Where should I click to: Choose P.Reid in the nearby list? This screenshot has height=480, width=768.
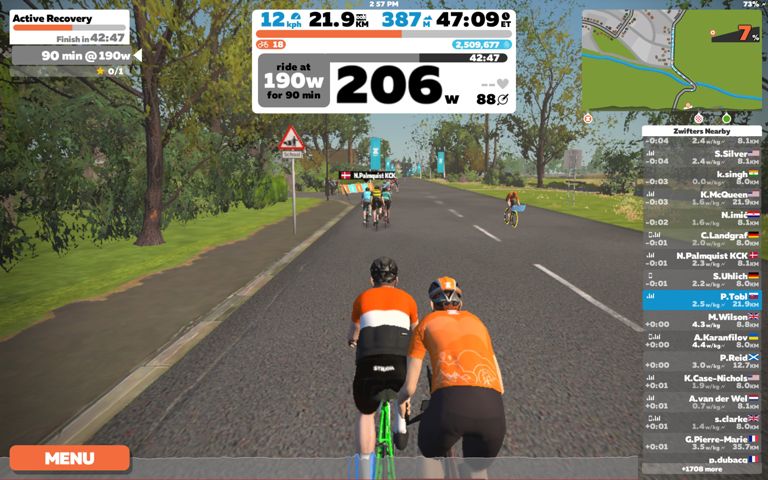(701, 361)
